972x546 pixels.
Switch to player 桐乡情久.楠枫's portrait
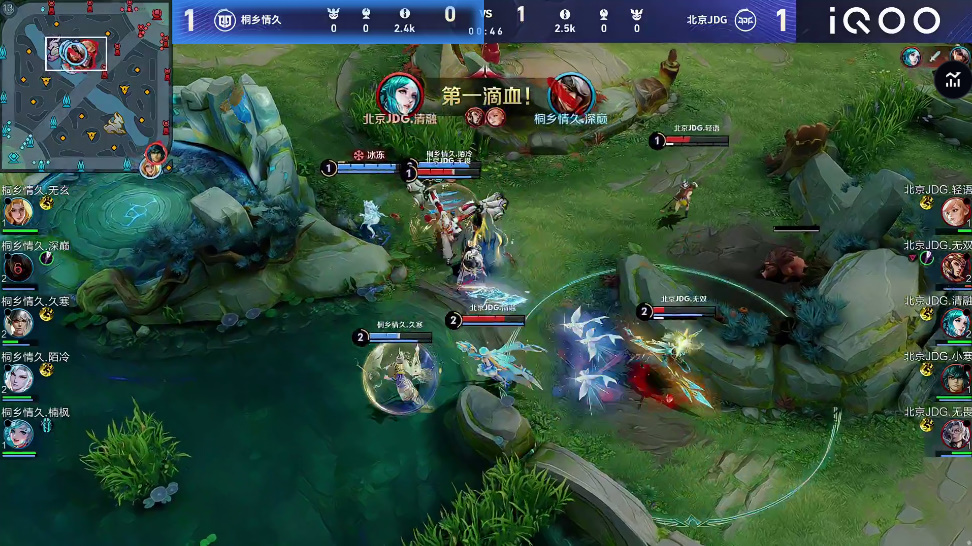(17, 434)
